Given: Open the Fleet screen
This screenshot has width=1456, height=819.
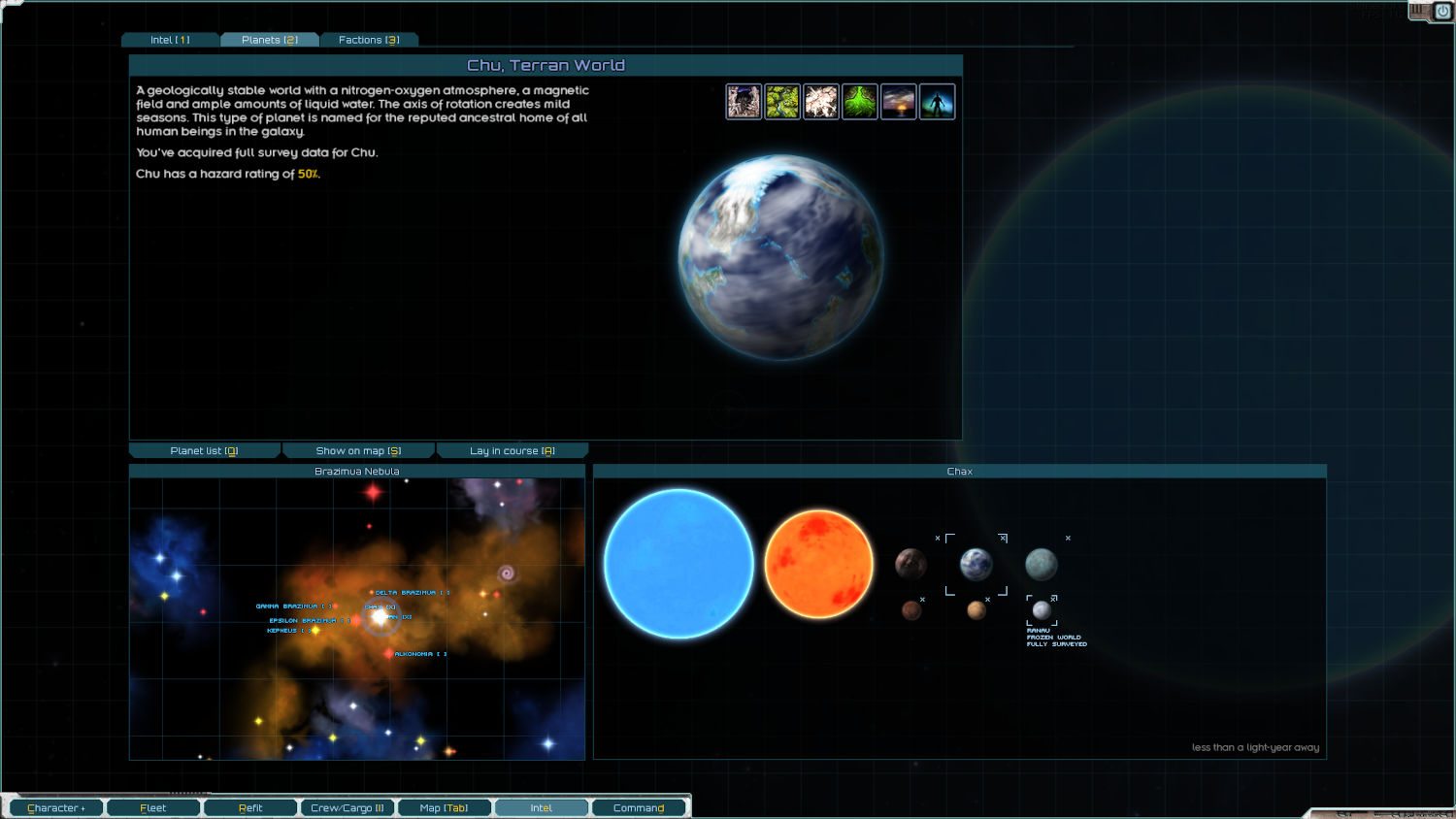Looking at the screenshot, I should click(x=153, y=807).
